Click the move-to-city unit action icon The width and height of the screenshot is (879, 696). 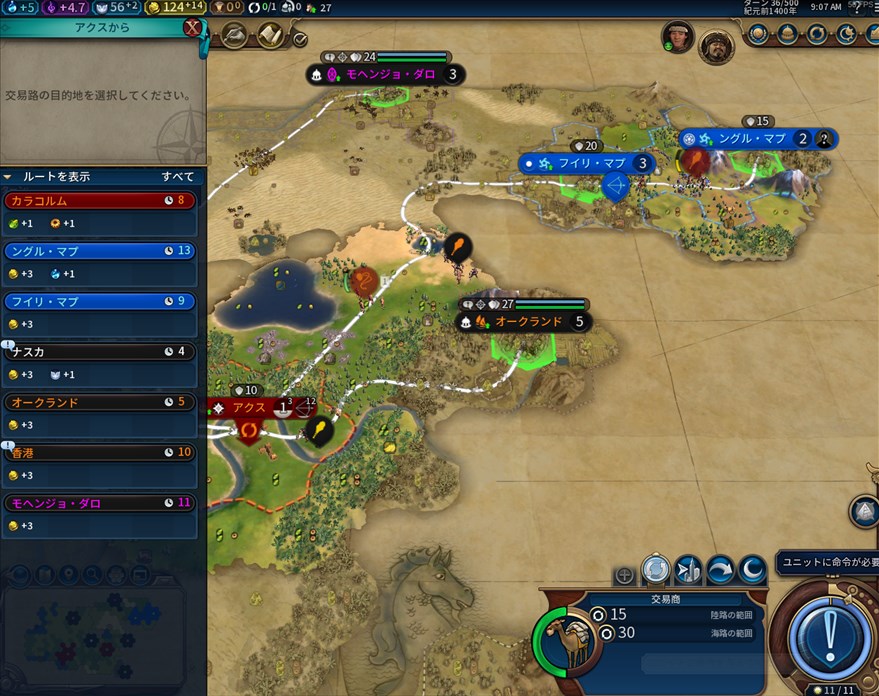[687, 570]
